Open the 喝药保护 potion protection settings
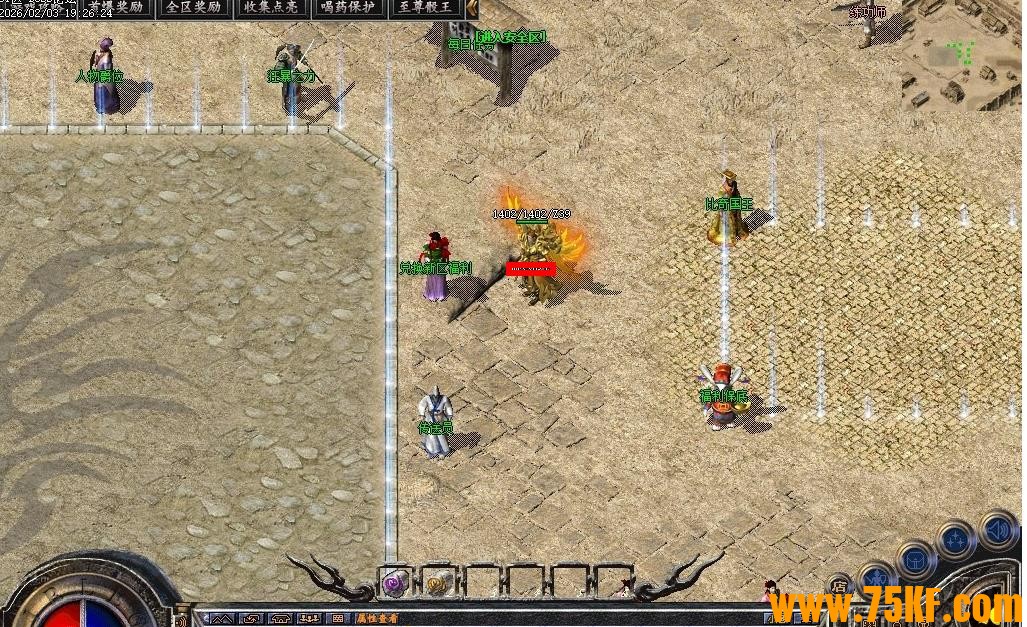 tap(348, 8)
